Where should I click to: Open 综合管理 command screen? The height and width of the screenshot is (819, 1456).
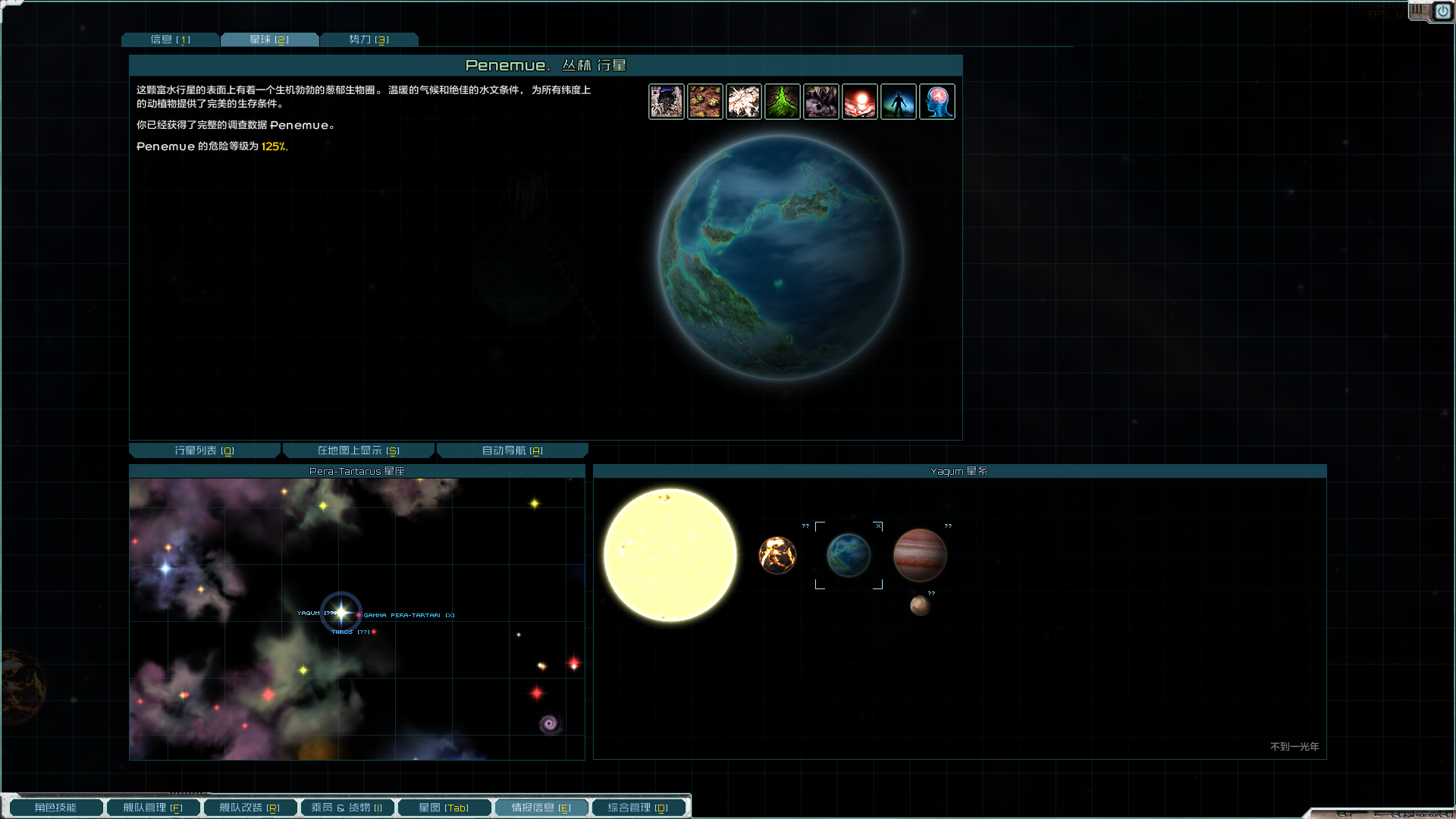tap(638, 808)
